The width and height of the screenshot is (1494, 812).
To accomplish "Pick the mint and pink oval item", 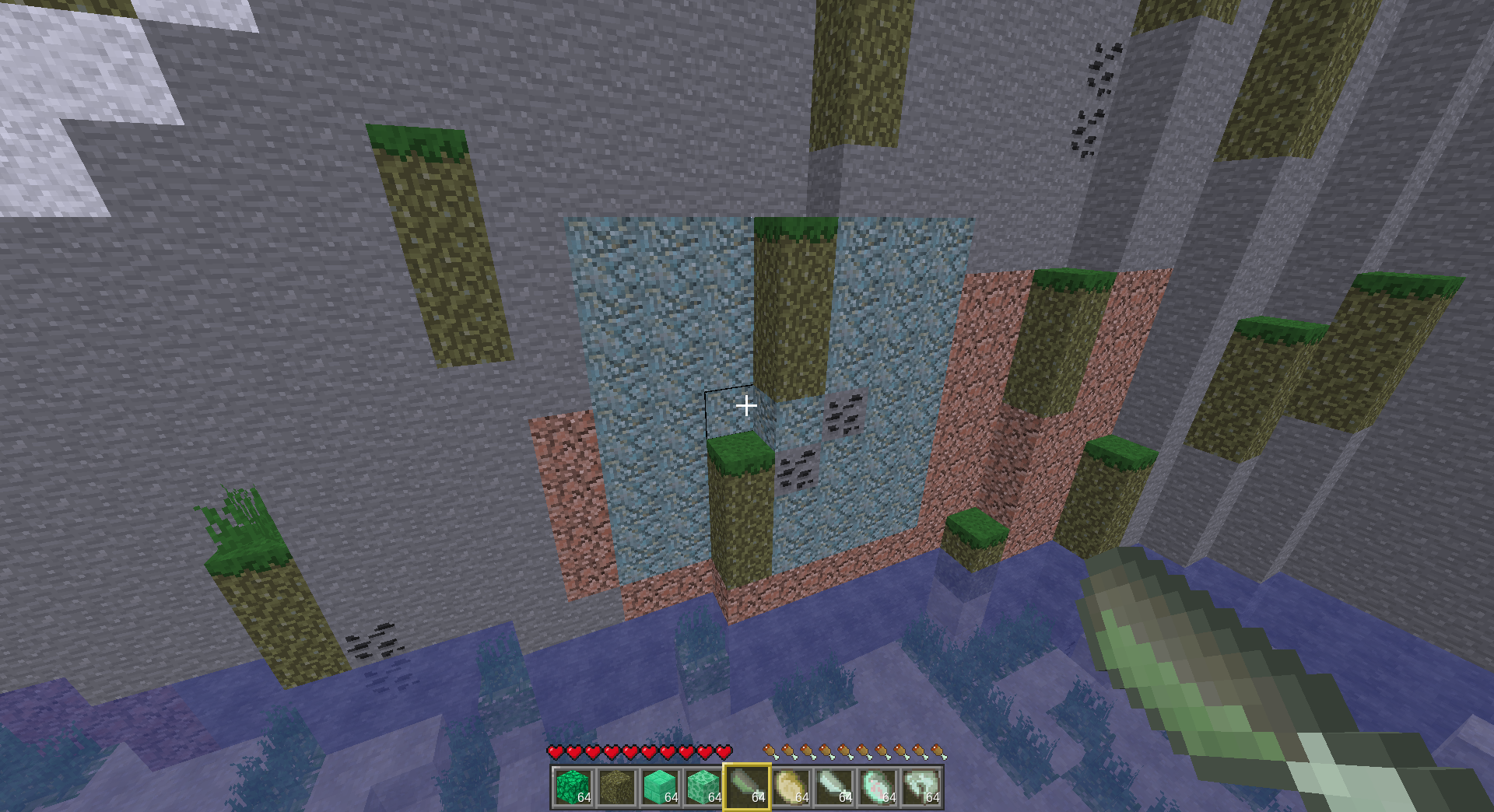I will 878,787.
